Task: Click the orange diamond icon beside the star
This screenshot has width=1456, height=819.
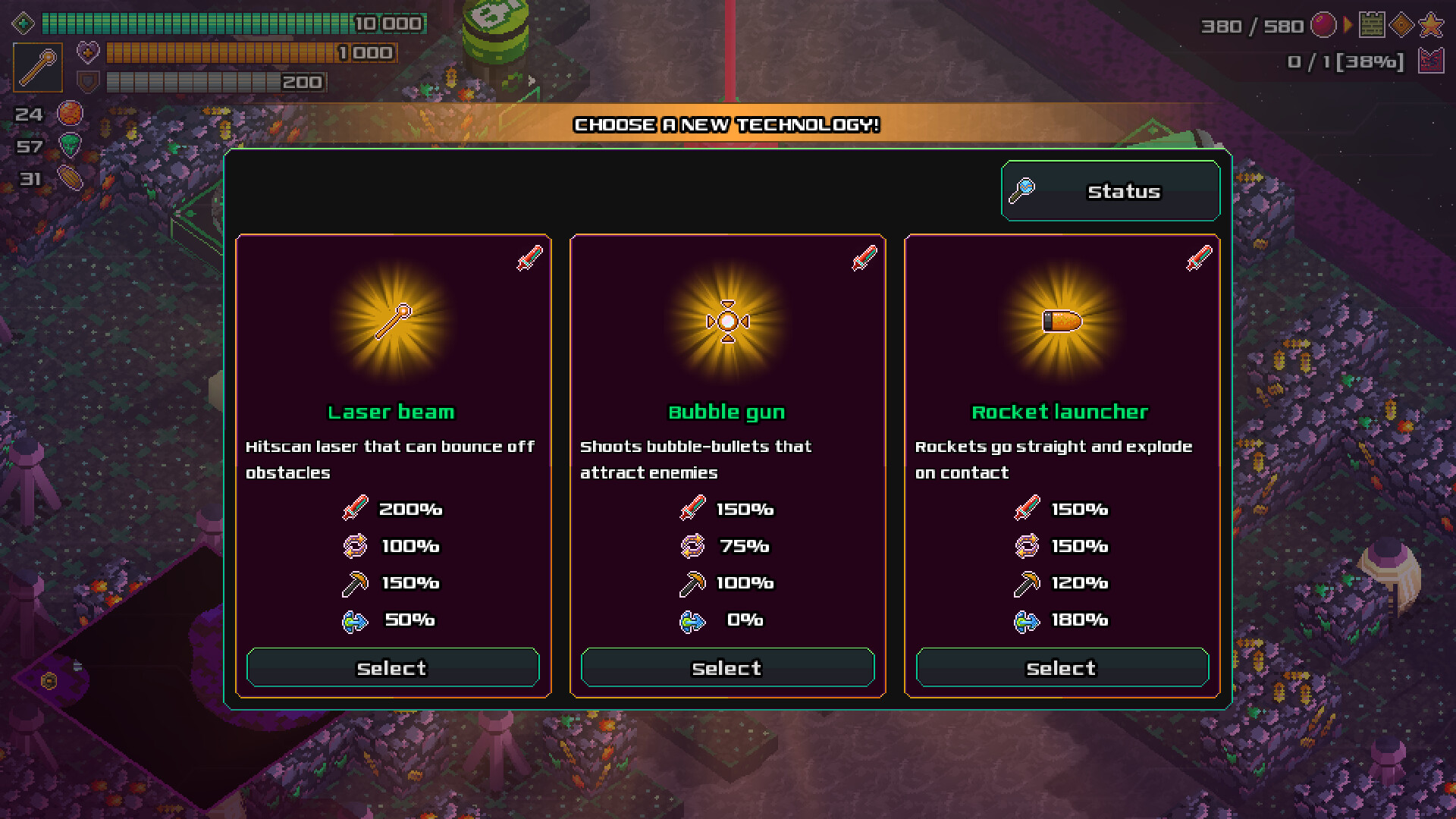Action: [1401, 24]
